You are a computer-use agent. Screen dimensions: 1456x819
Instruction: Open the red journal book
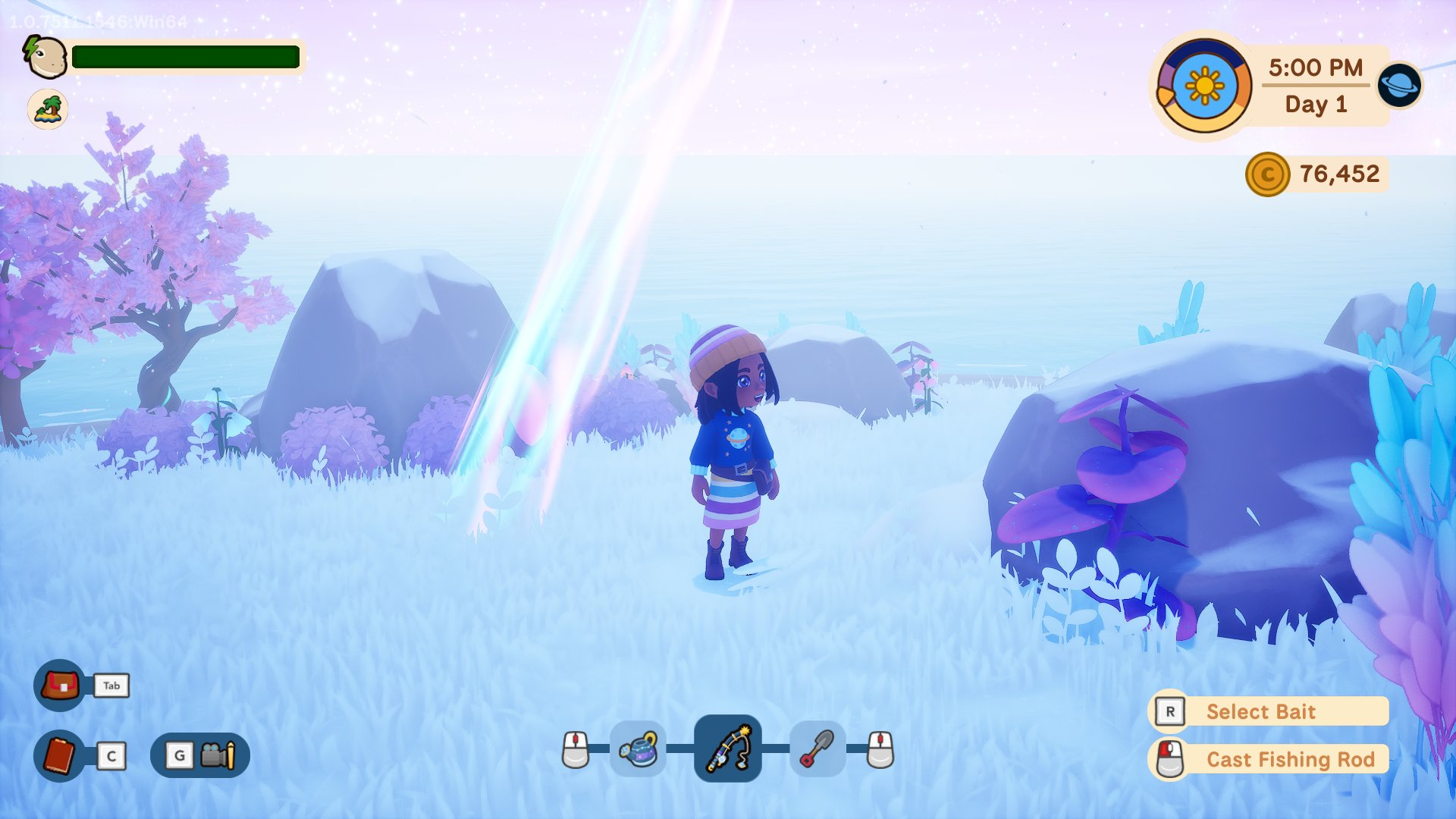(60, 755)
